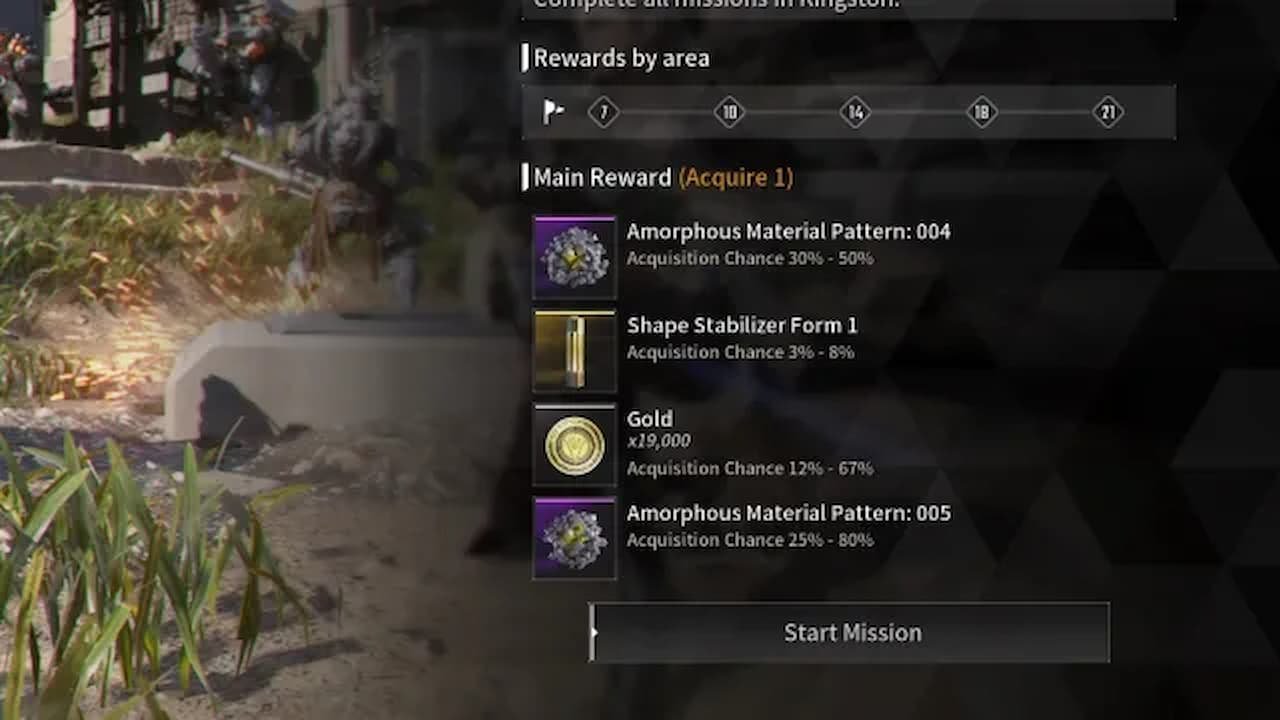The image size is (1280, 720).
Task: Click the milestone marker labeled 18
Action: click(x=981, y=113)
